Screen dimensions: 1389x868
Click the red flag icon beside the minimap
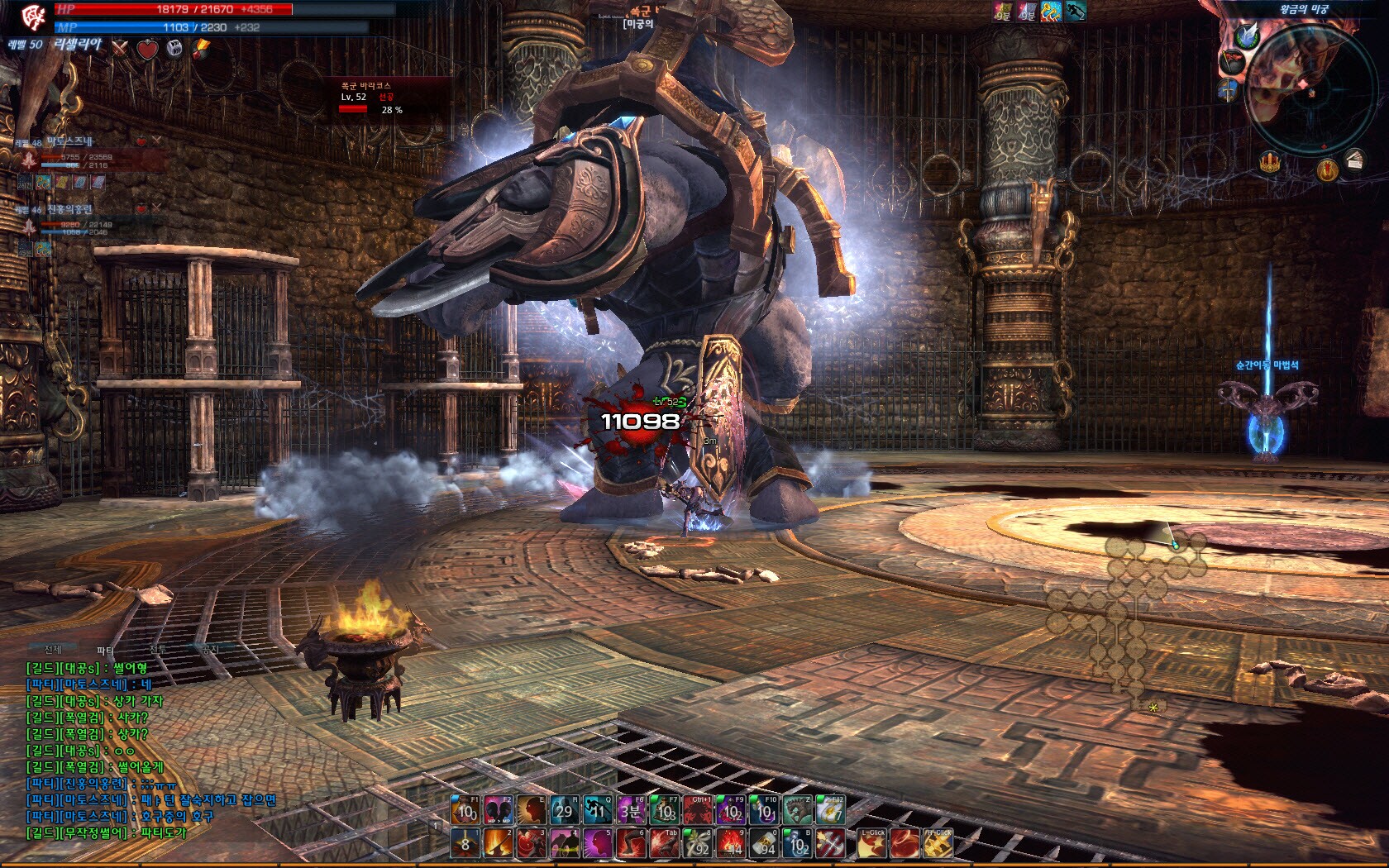tap(1232, 62)
